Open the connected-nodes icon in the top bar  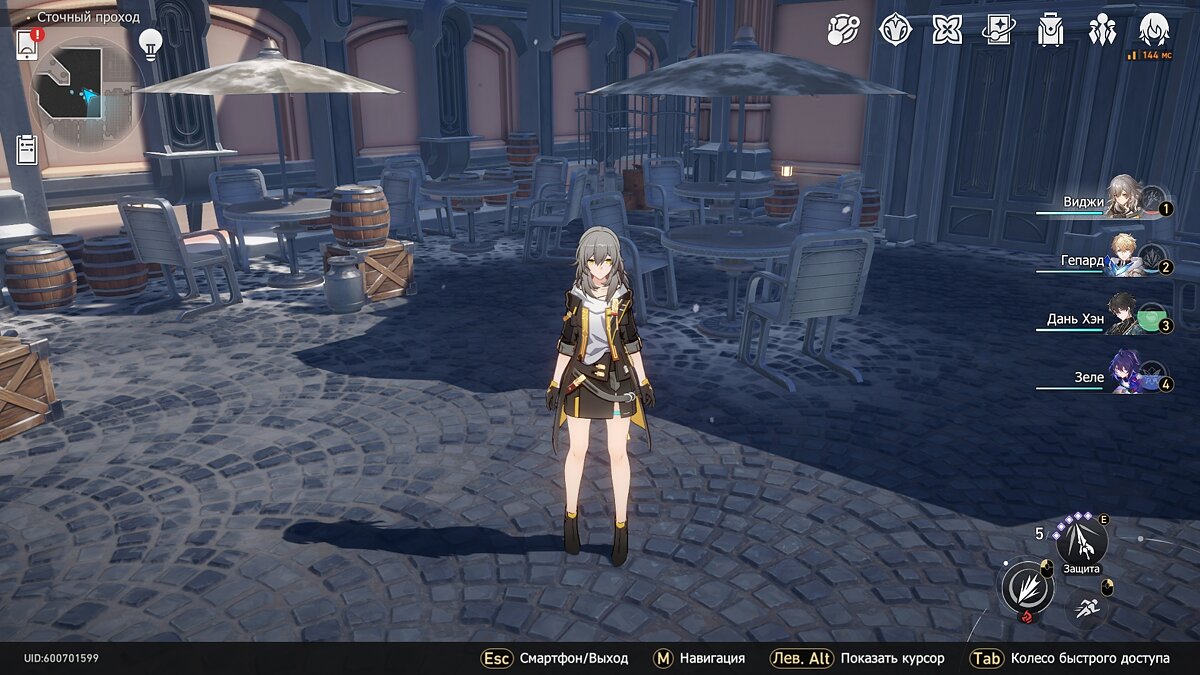point(843,30)
